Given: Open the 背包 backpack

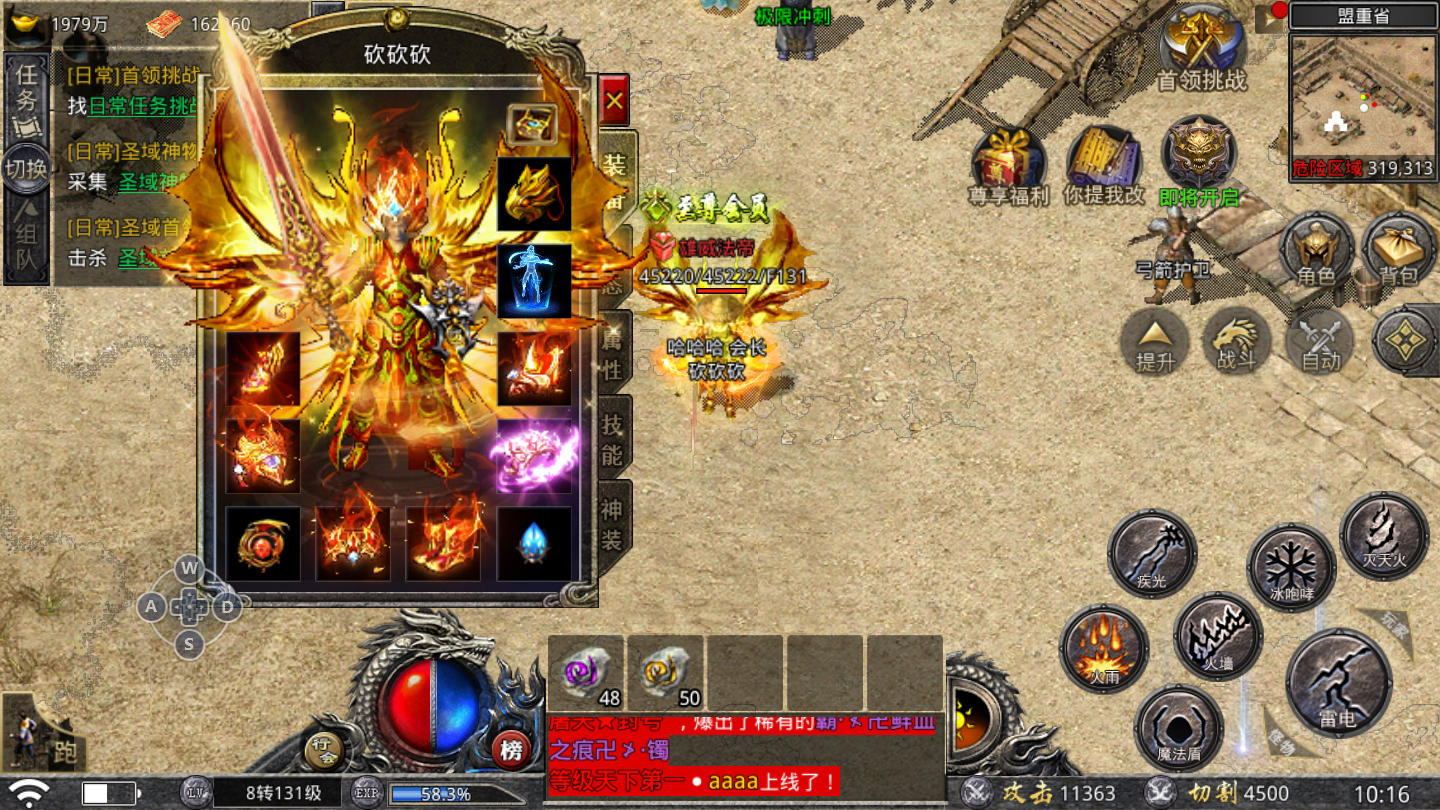Looking at the screenshot, I should (1399, 250).
